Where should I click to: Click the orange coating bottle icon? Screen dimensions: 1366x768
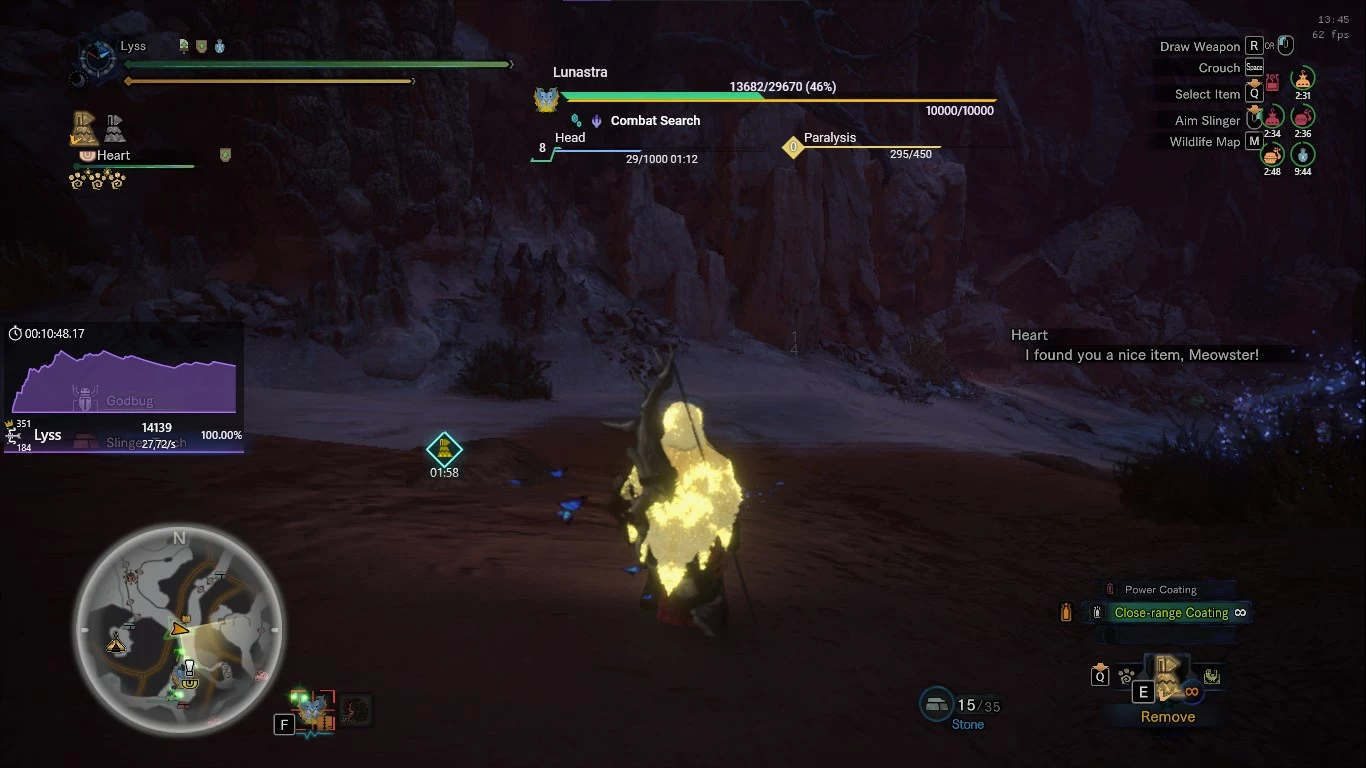(x=1067, y=612)
